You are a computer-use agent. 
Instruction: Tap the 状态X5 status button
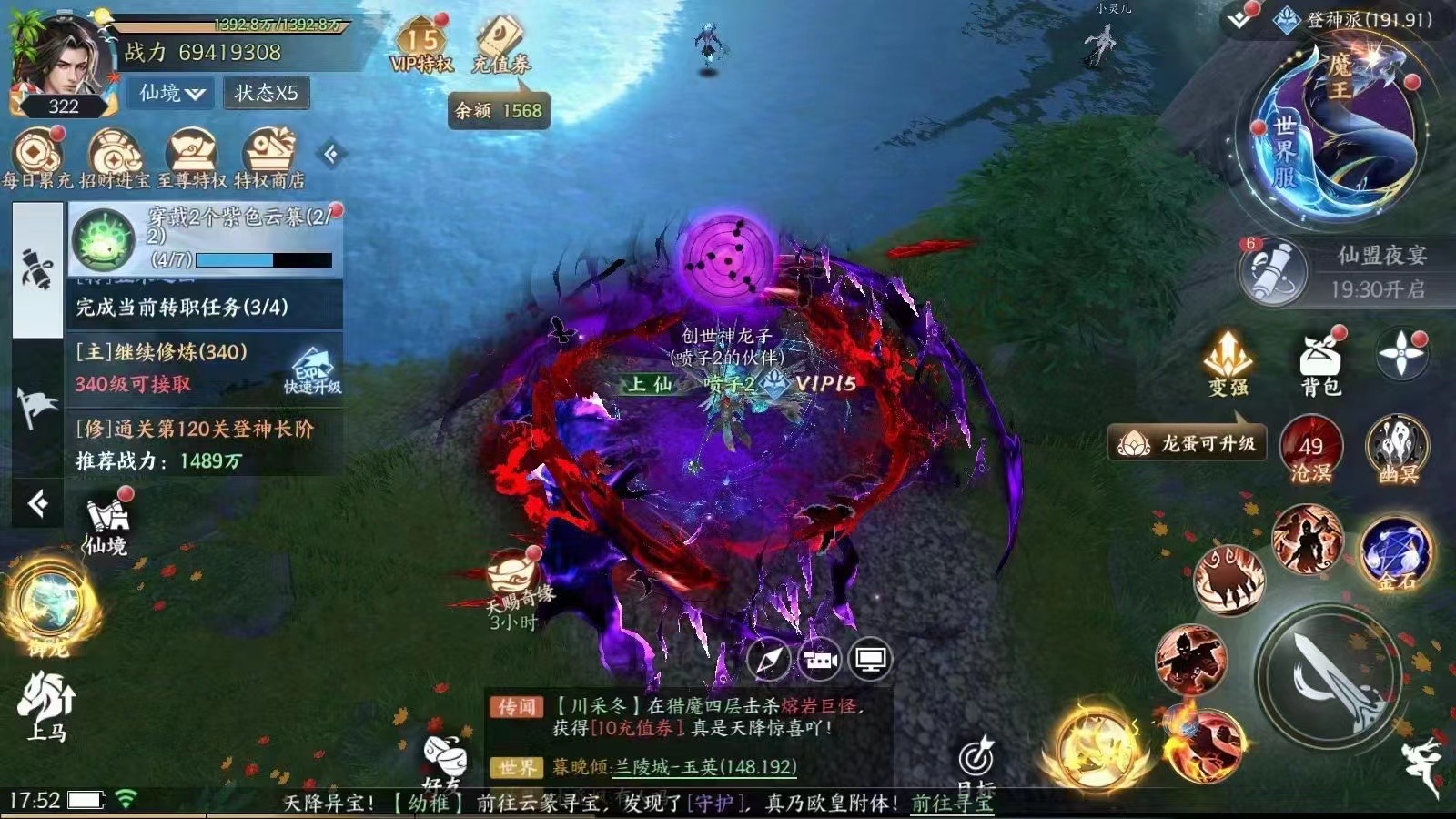pos(267,93)
